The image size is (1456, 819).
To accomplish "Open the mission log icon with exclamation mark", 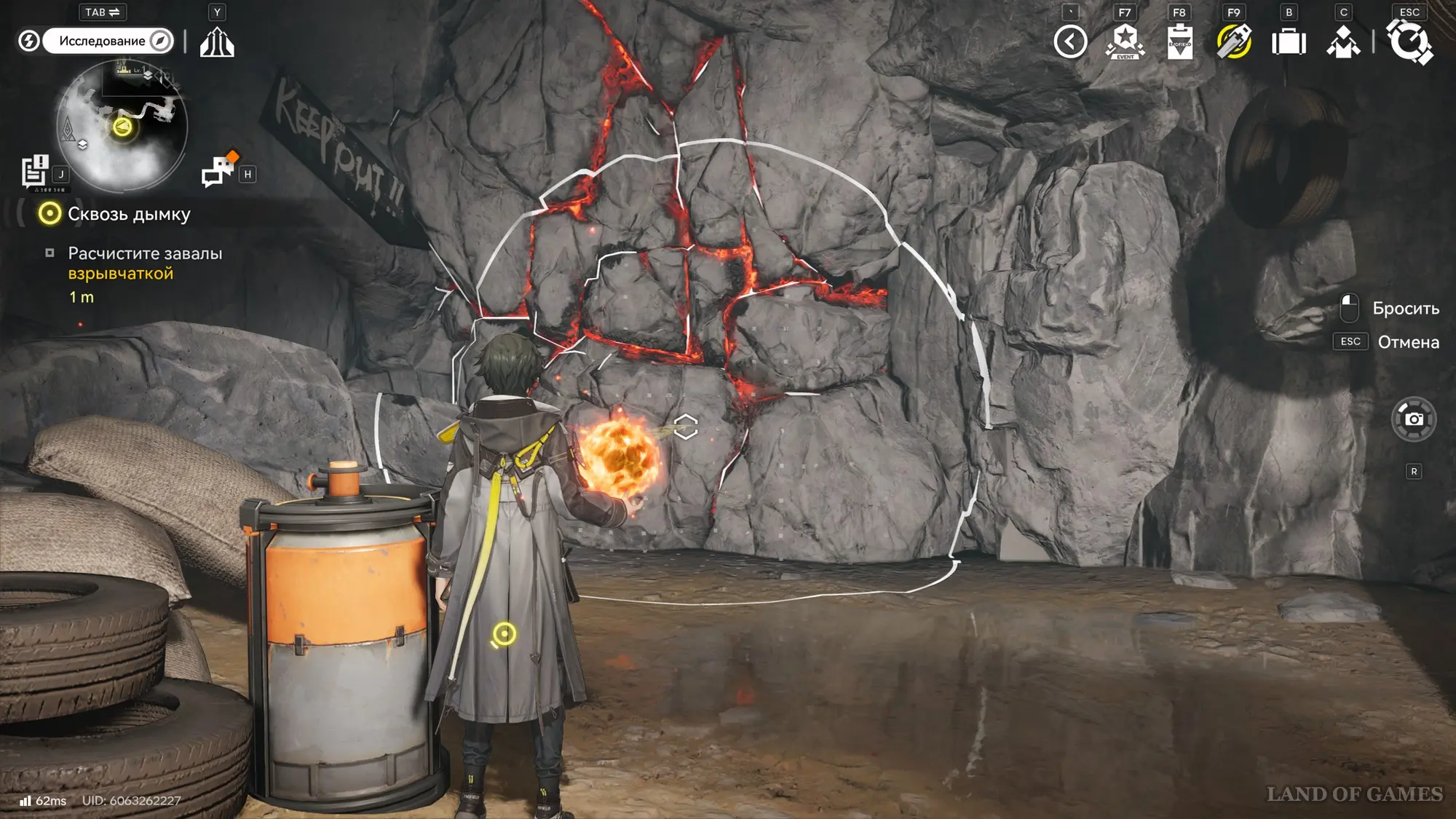I will click(34, 171).
